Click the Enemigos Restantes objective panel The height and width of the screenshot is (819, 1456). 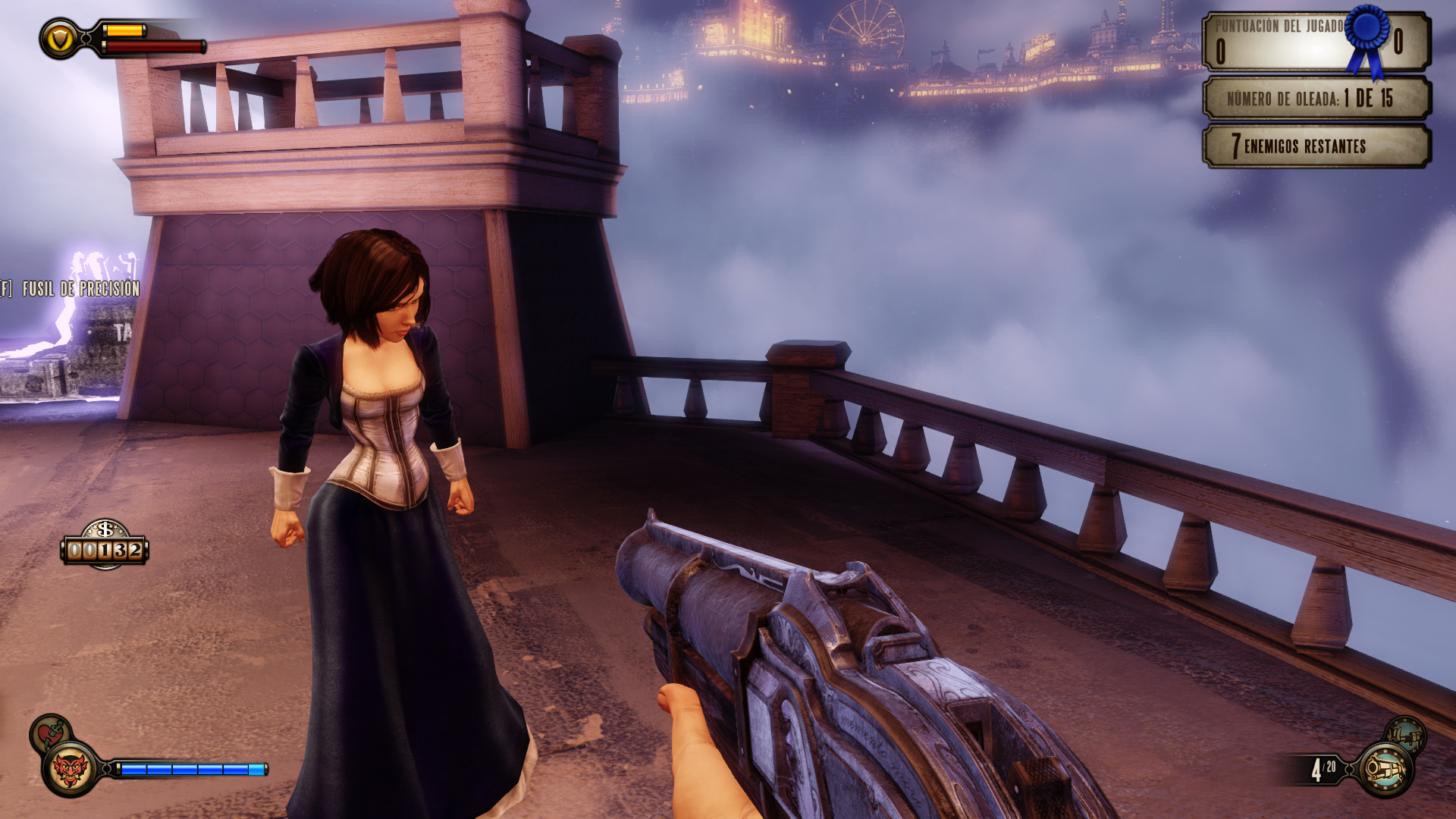click(x=1316, y=146)
